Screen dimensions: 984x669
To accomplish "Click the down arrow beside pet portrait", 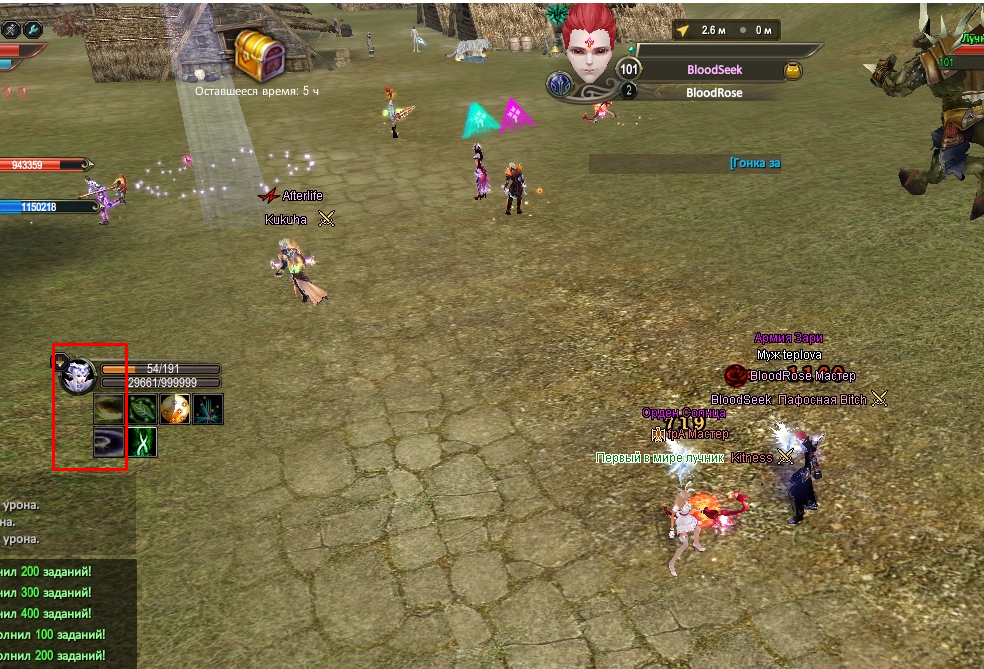I will [59, 361].
